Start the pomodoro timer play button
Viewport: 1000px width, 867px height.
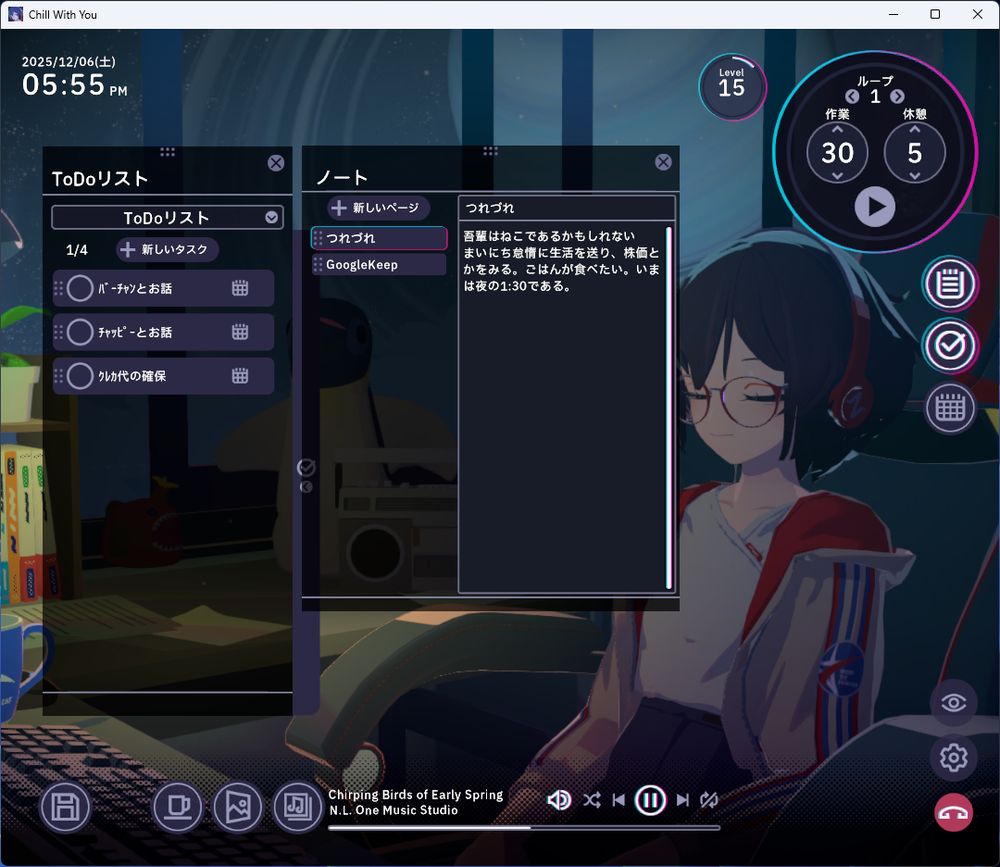click(875, 207)
